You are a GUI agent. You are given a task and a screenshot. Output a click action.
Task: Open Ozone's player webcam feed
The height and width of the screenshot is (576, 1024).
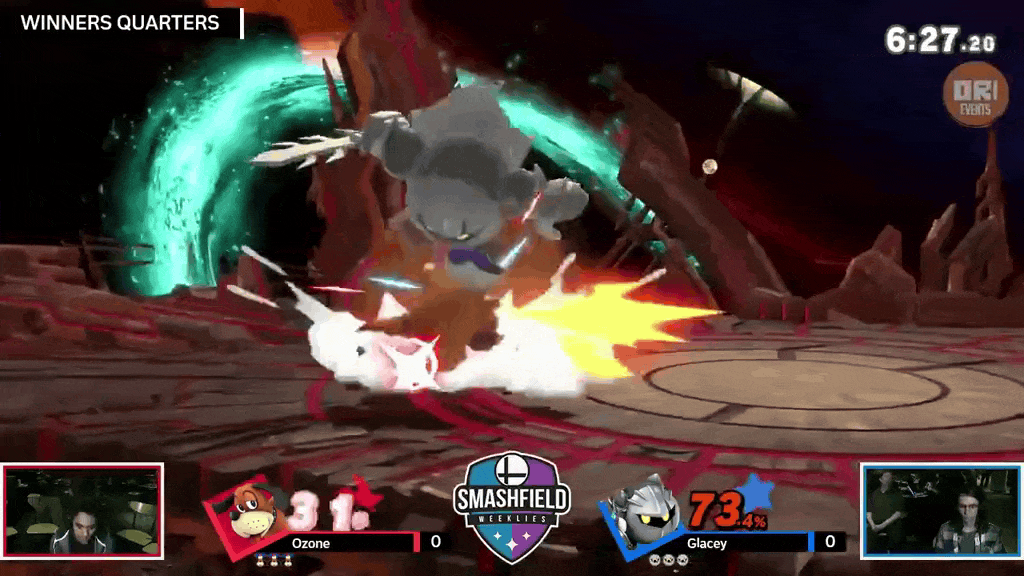pyautogui.click(x=82, y=510)
